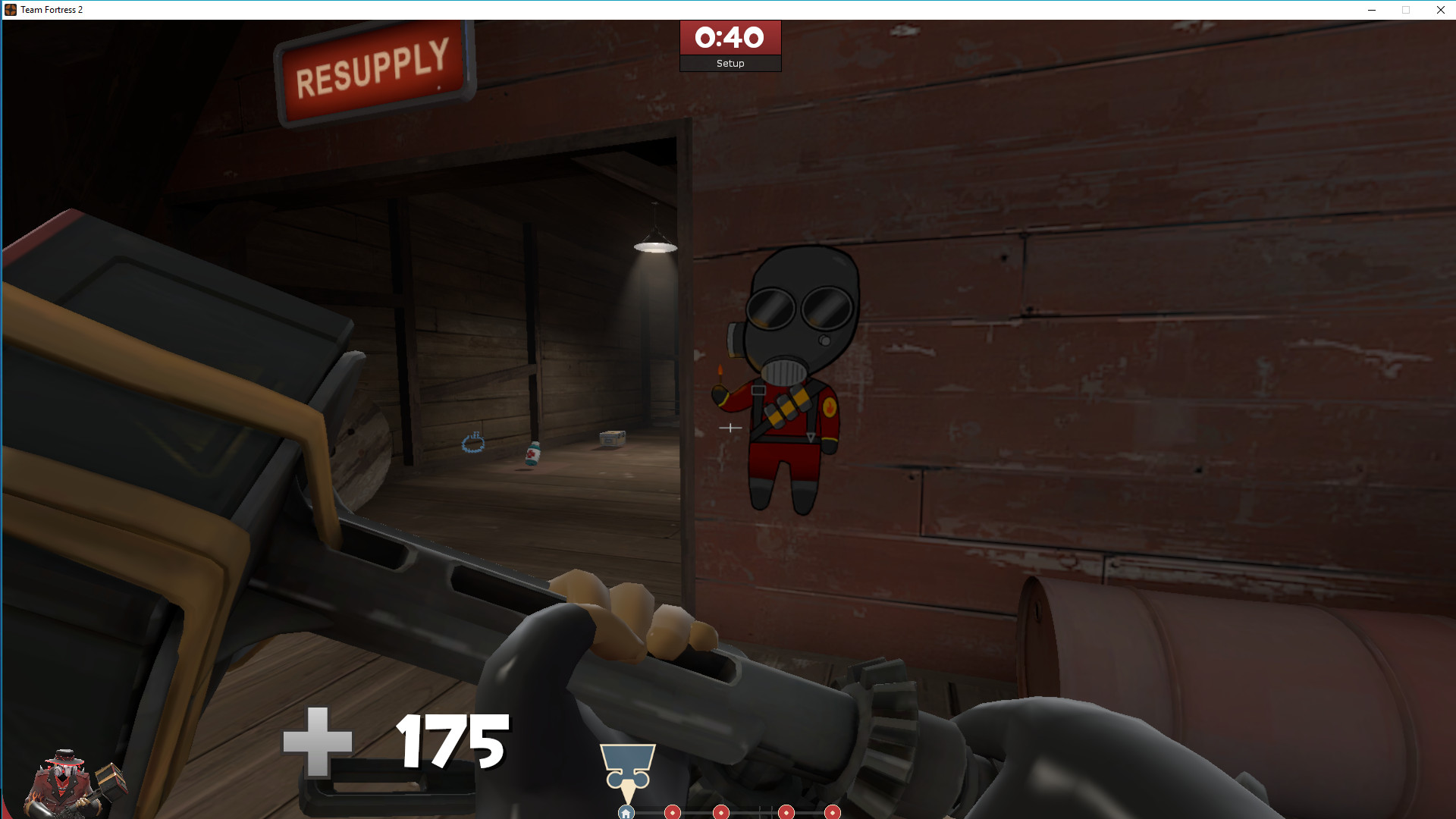
Task: Click the 0:40 round timer display
Action: (729, 38)
